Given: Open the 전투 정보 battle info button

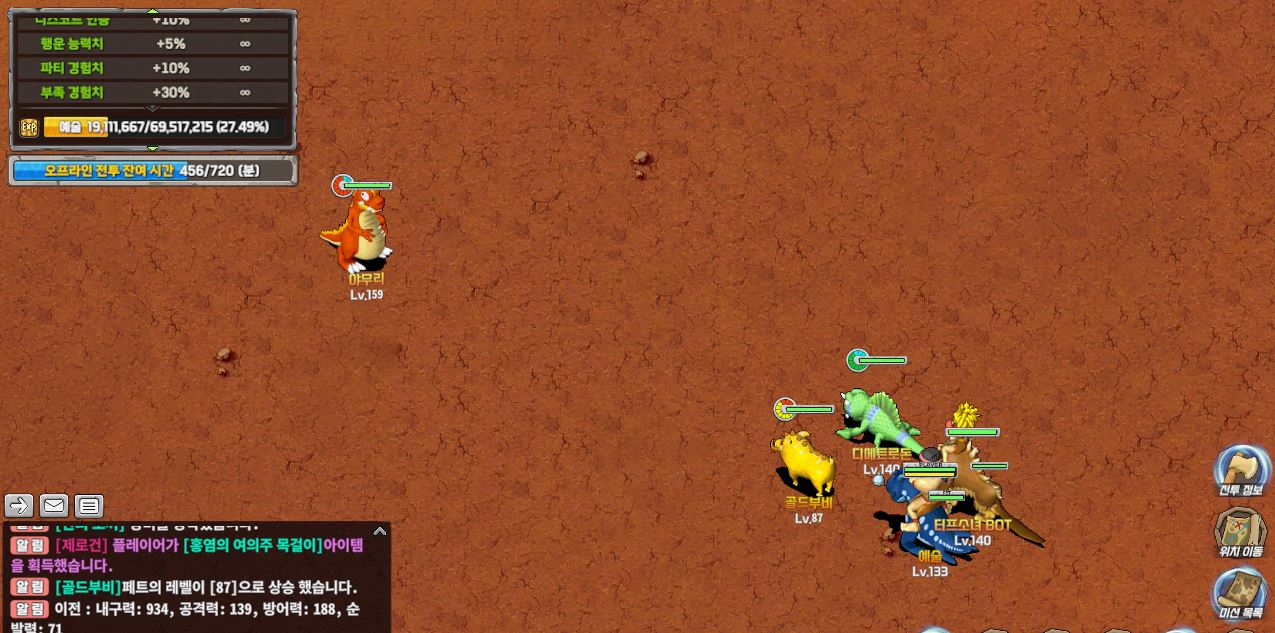Looking at the screenshot, I should click(x=1241, y=470).
